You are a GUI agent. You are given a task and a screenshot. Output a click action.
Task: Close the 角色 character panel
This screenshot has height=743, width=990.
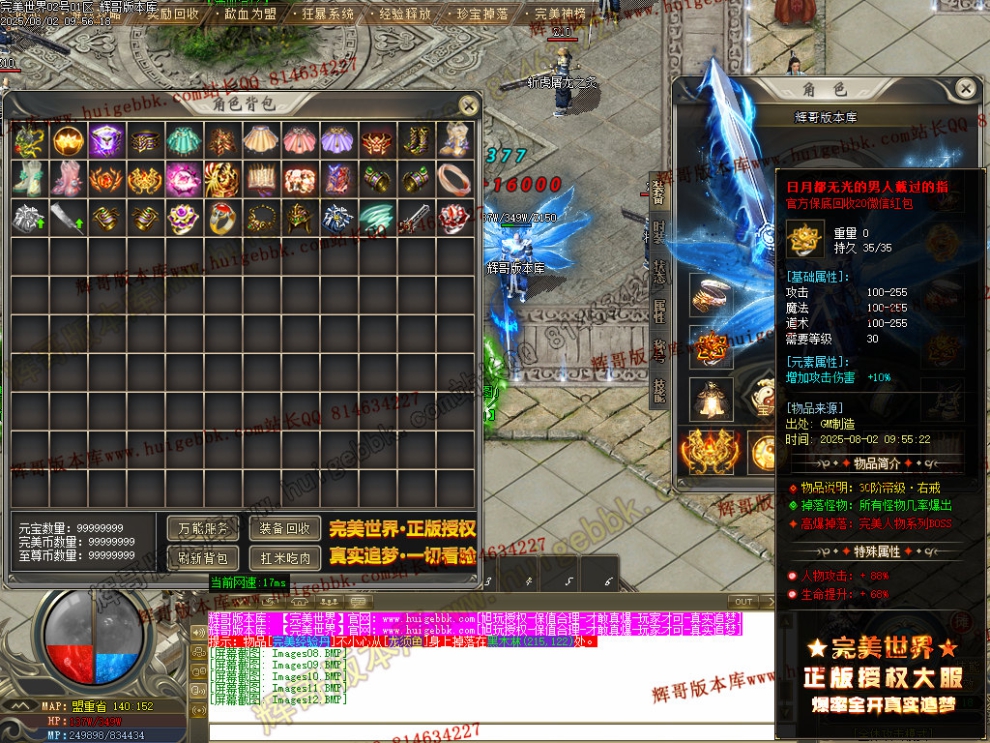[x=965, y=89]
